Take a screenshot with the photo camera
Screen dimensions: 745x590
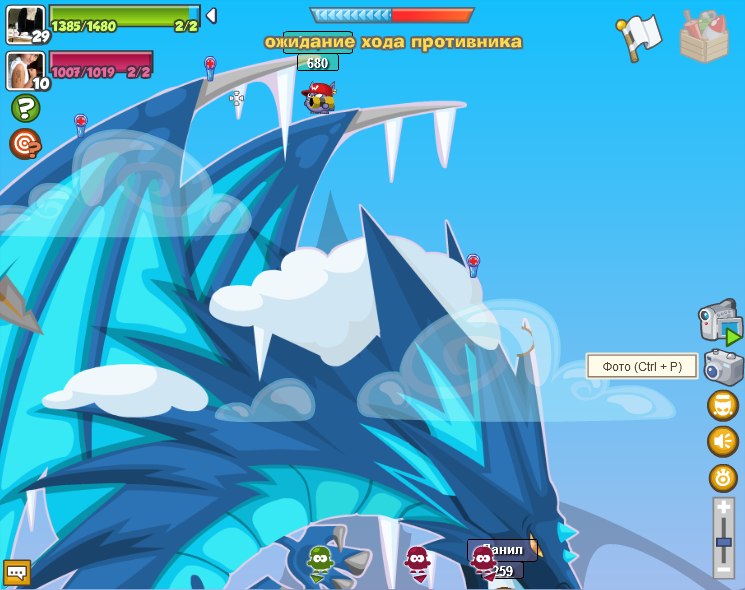(x=722, y=366)
